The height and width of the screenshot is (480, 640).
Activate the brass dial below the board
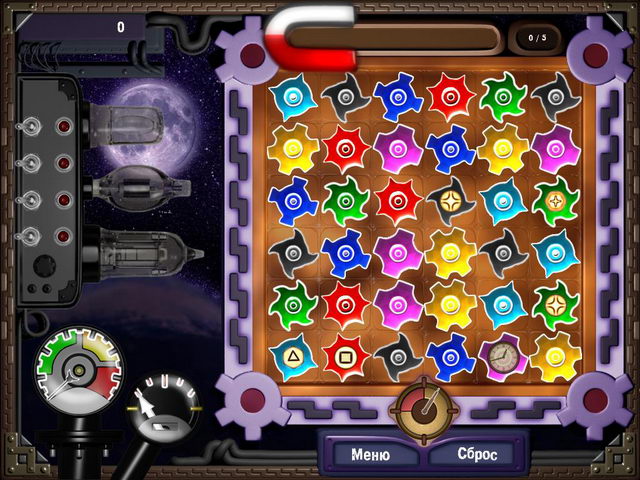tap(423, 404)
